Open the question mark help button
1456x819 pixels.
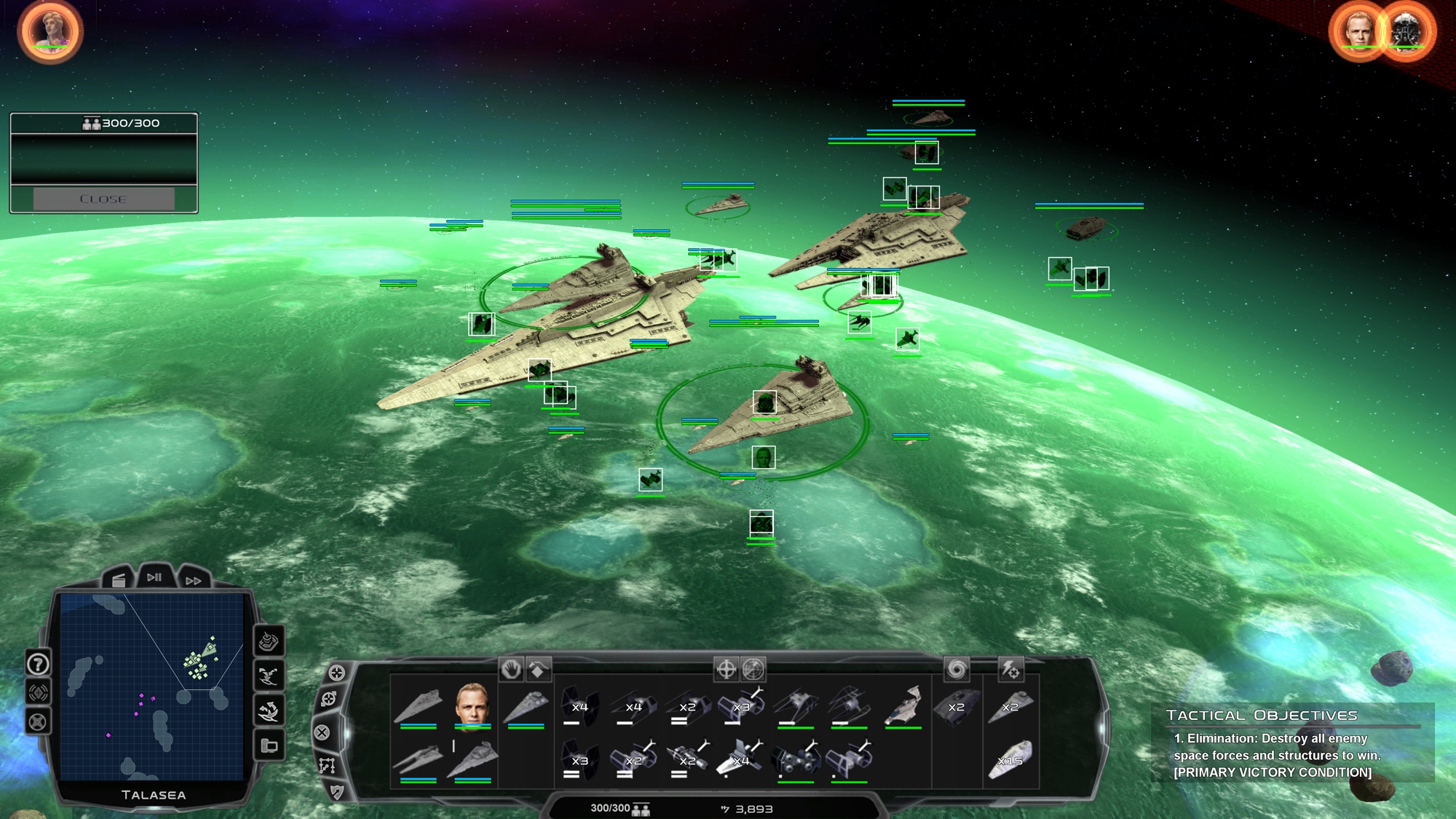38,663
